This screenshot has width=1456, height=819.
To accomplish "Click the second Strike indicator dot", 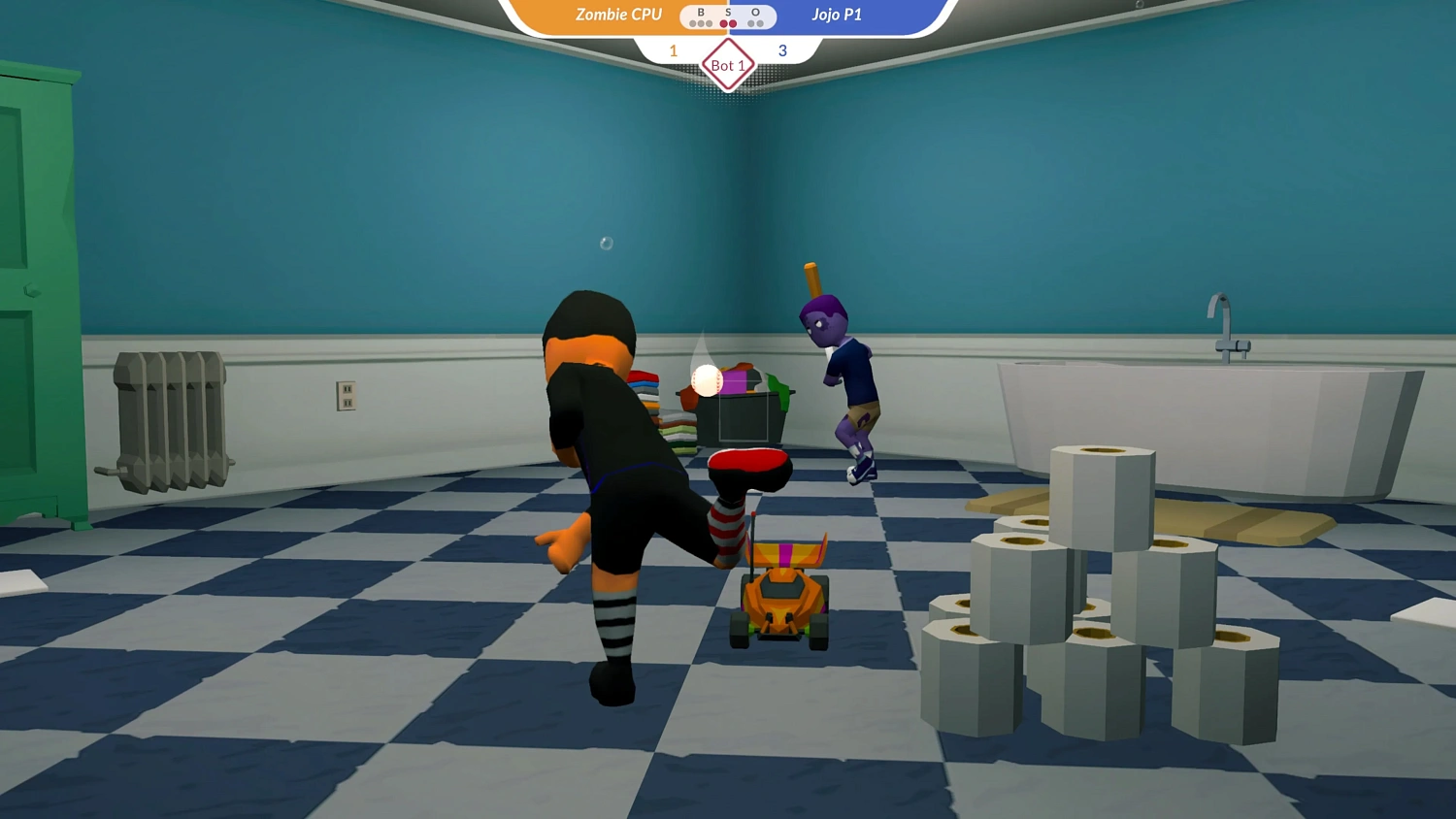I will (x=733, y=23).
